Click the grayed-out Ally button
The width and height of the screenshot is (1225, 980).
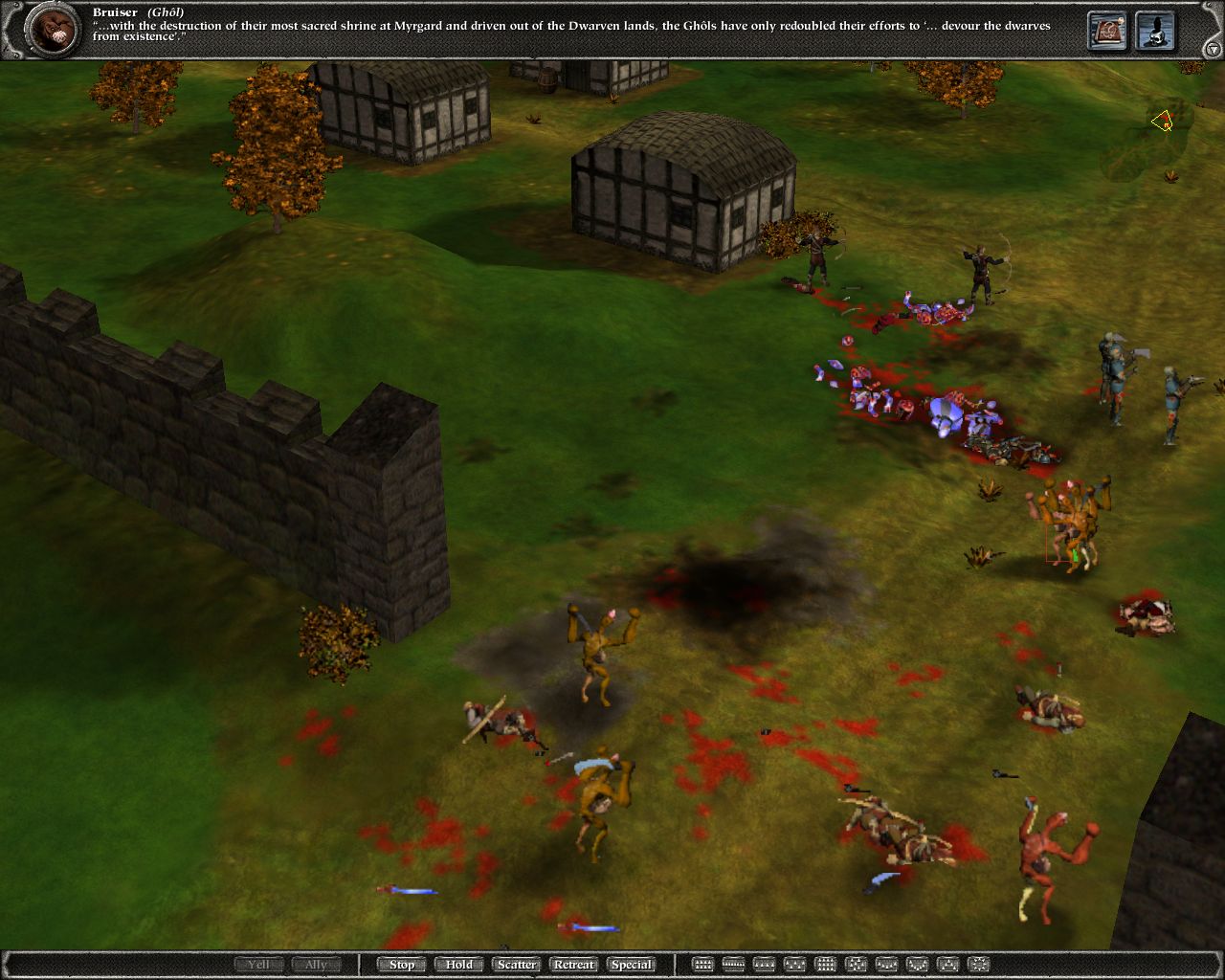316,964
